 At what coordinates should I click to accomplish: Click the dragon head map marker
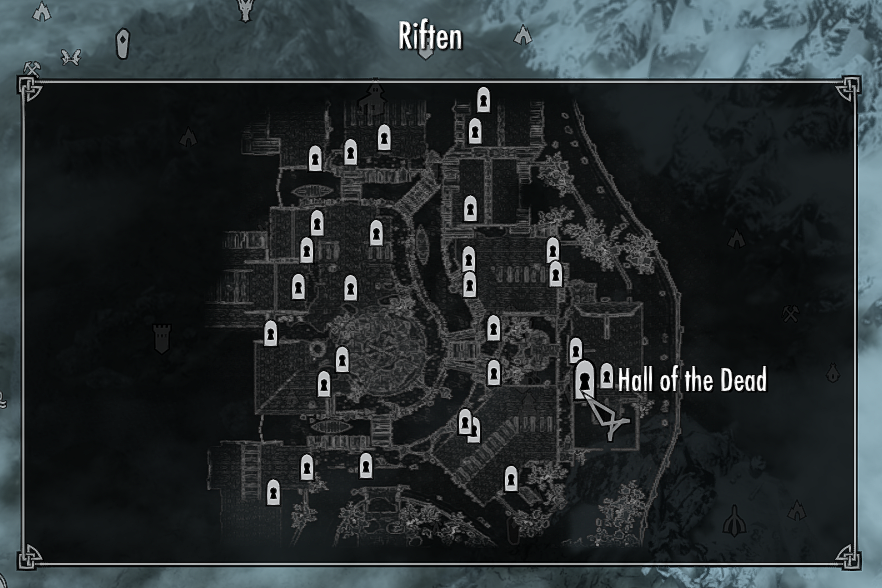[245, 10]
